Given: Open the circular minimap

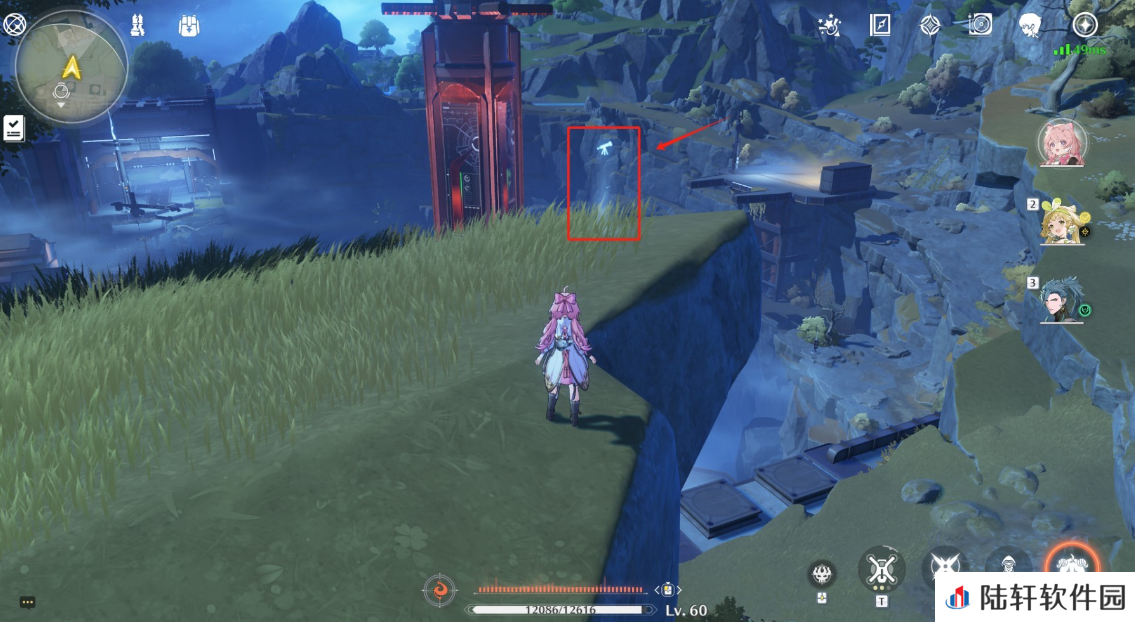Looking at the screenshot, I should [x=71, y=68].
